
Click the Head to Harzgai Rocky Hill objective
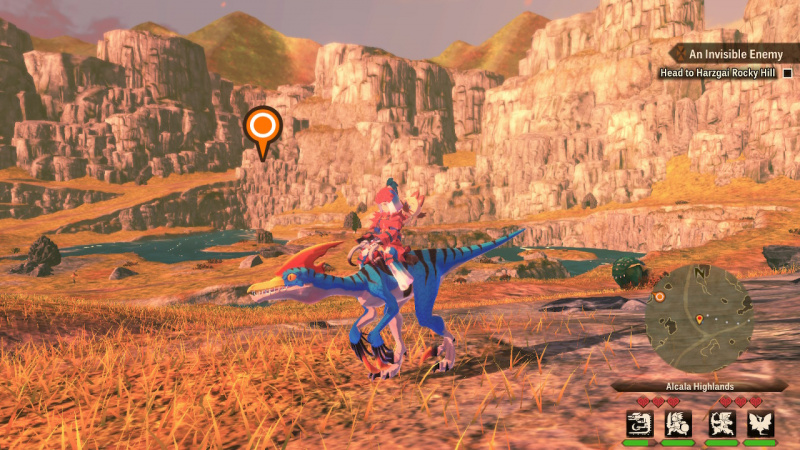(x=718, y=73)
